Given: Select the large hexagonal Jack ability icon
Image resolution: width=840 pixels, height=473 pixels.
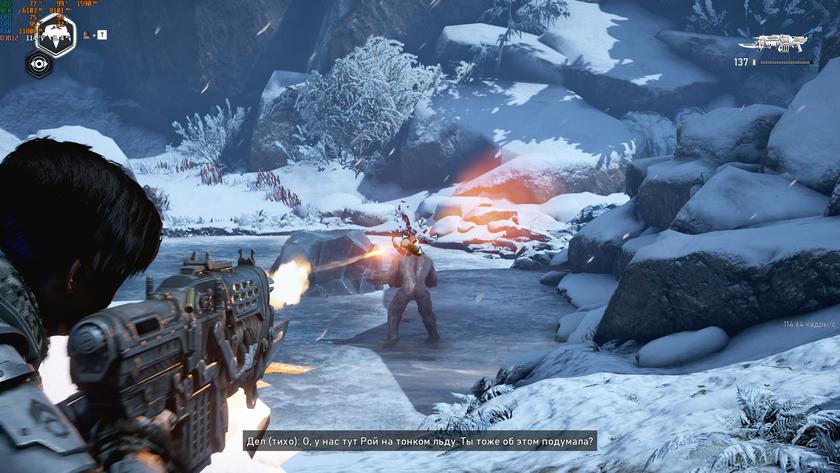Looking at the screenshot, I should [55, 34].
